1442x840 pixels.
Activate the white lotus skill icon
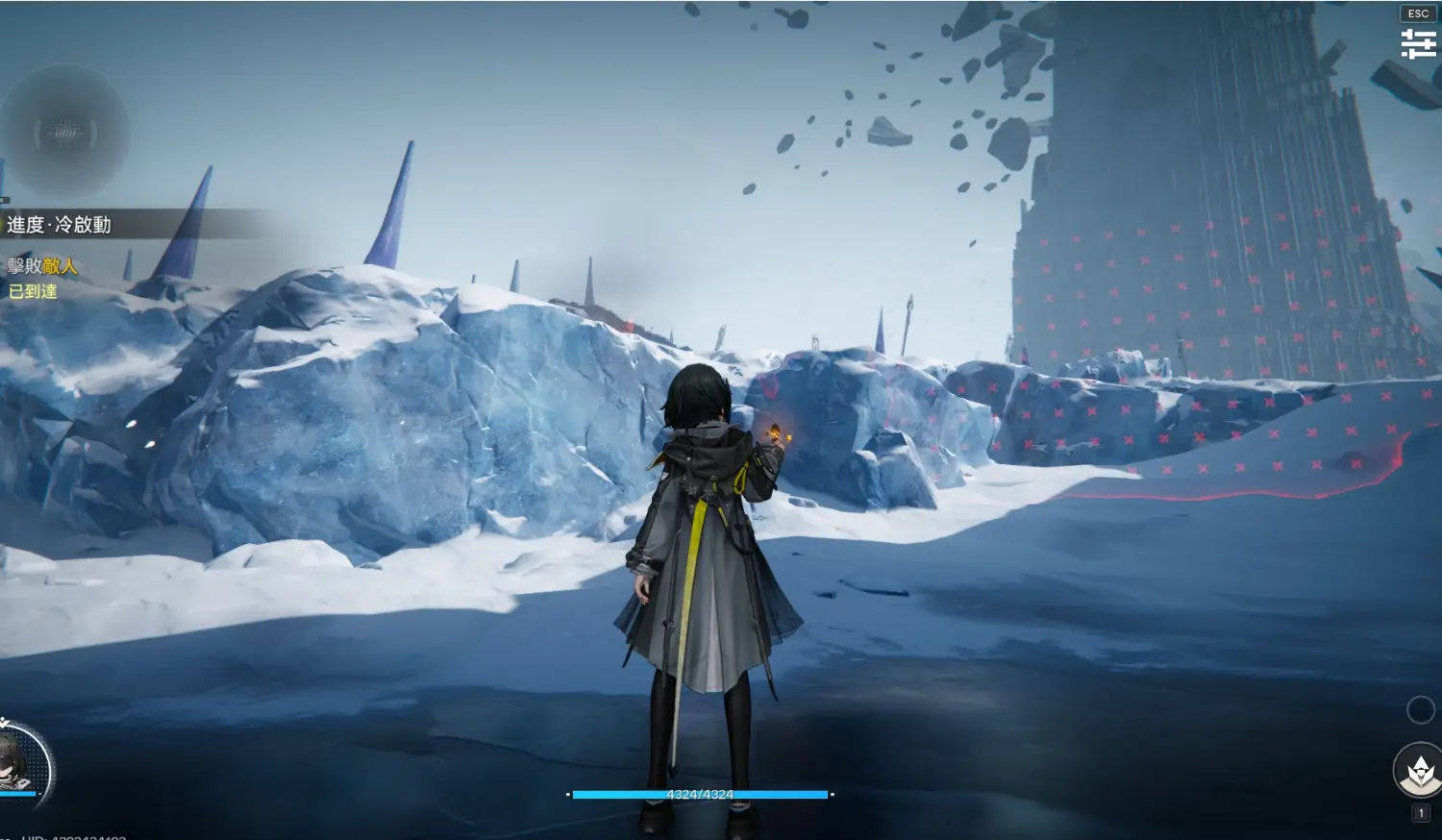[x=1419, y=771]
